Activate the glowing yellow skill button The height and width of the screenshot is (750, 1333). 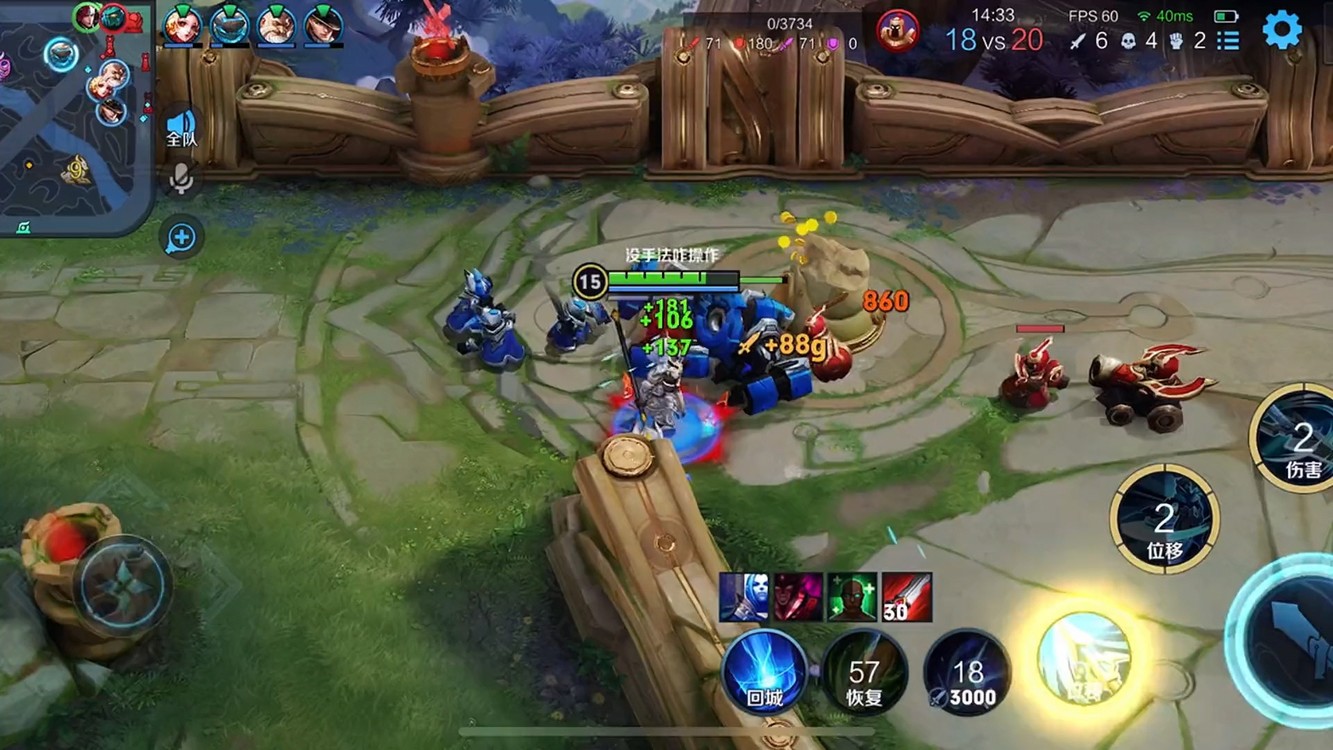1084,656
